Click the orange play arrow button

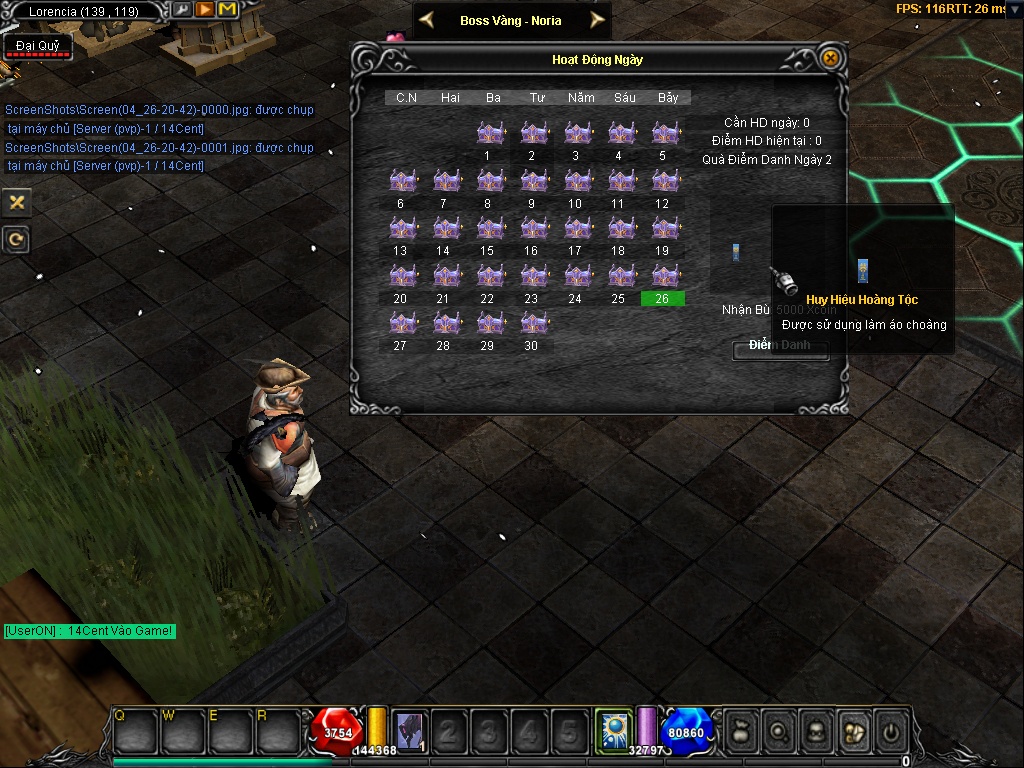point(204,10)
